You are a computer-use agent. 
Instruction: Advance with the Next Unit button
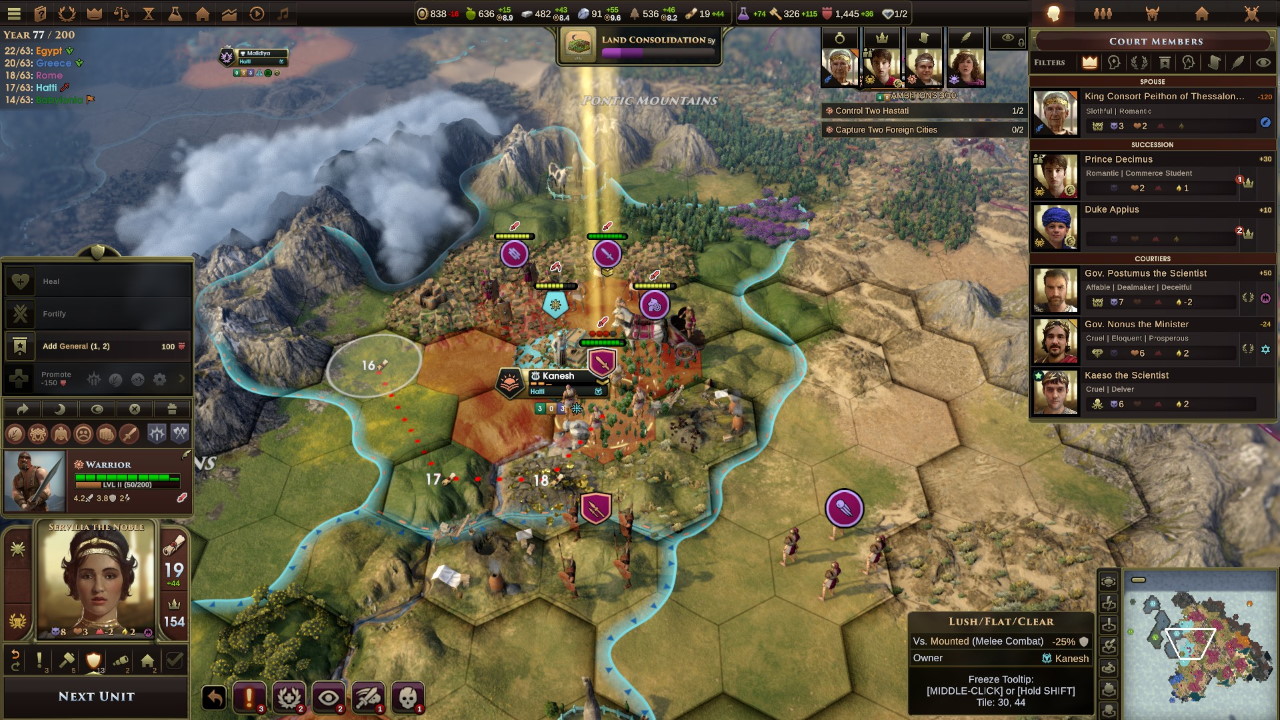(x=96, y=696)
